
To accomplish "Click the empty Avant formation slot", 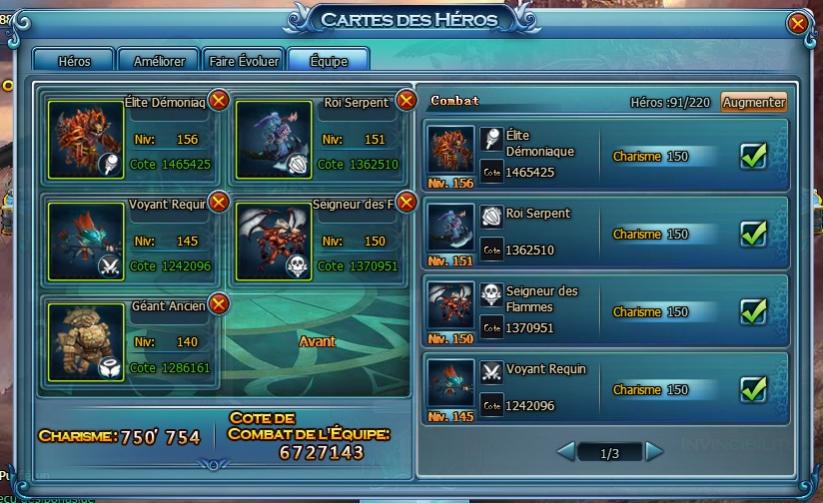I will pos(317,341).
